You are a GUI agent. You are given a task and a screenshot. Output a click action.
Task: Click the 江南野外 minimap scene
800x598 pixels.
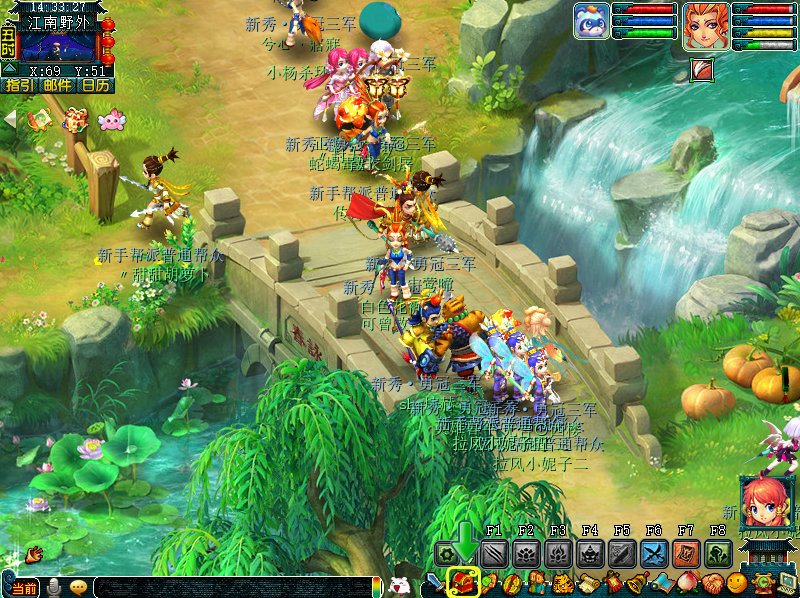click(x=58, y=46)
